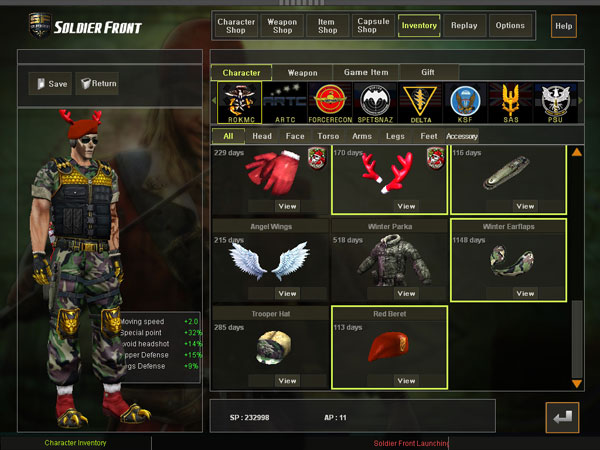Open the Character Shop
The width and height of the screenshot is (600, 450).
(x=236, y=25)
